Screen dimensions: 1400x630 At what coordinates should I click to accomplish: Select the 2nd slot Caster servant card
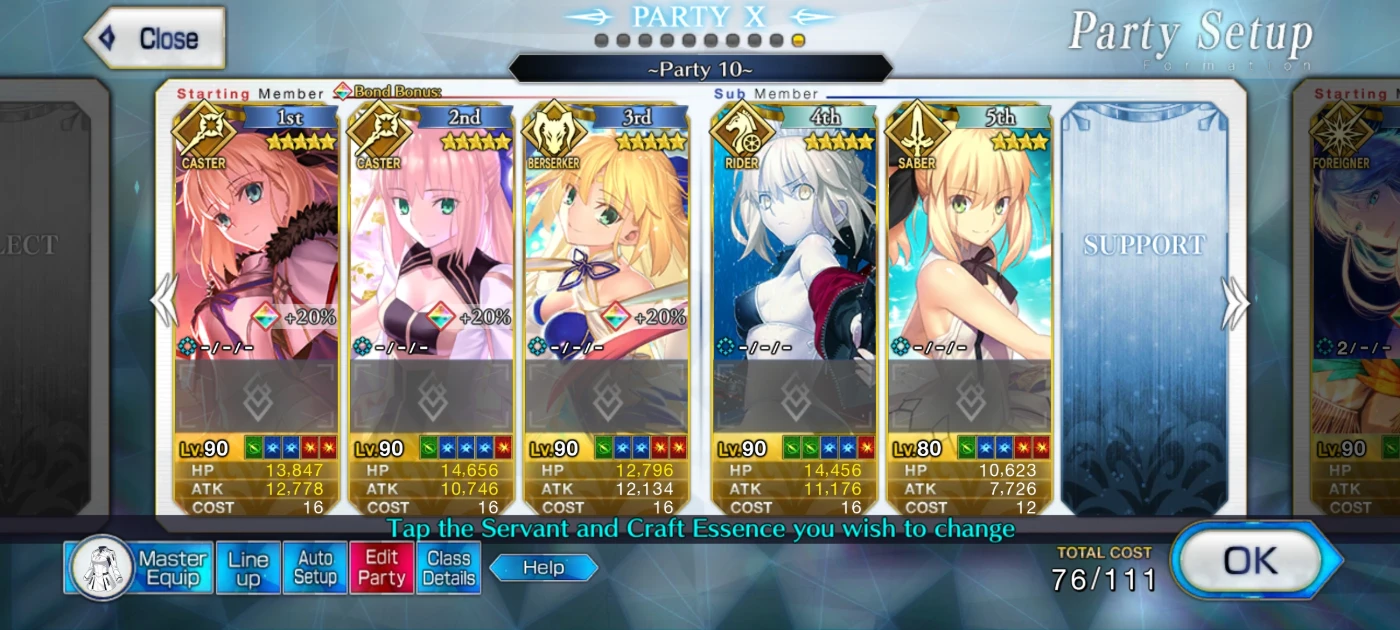(431, 250)
